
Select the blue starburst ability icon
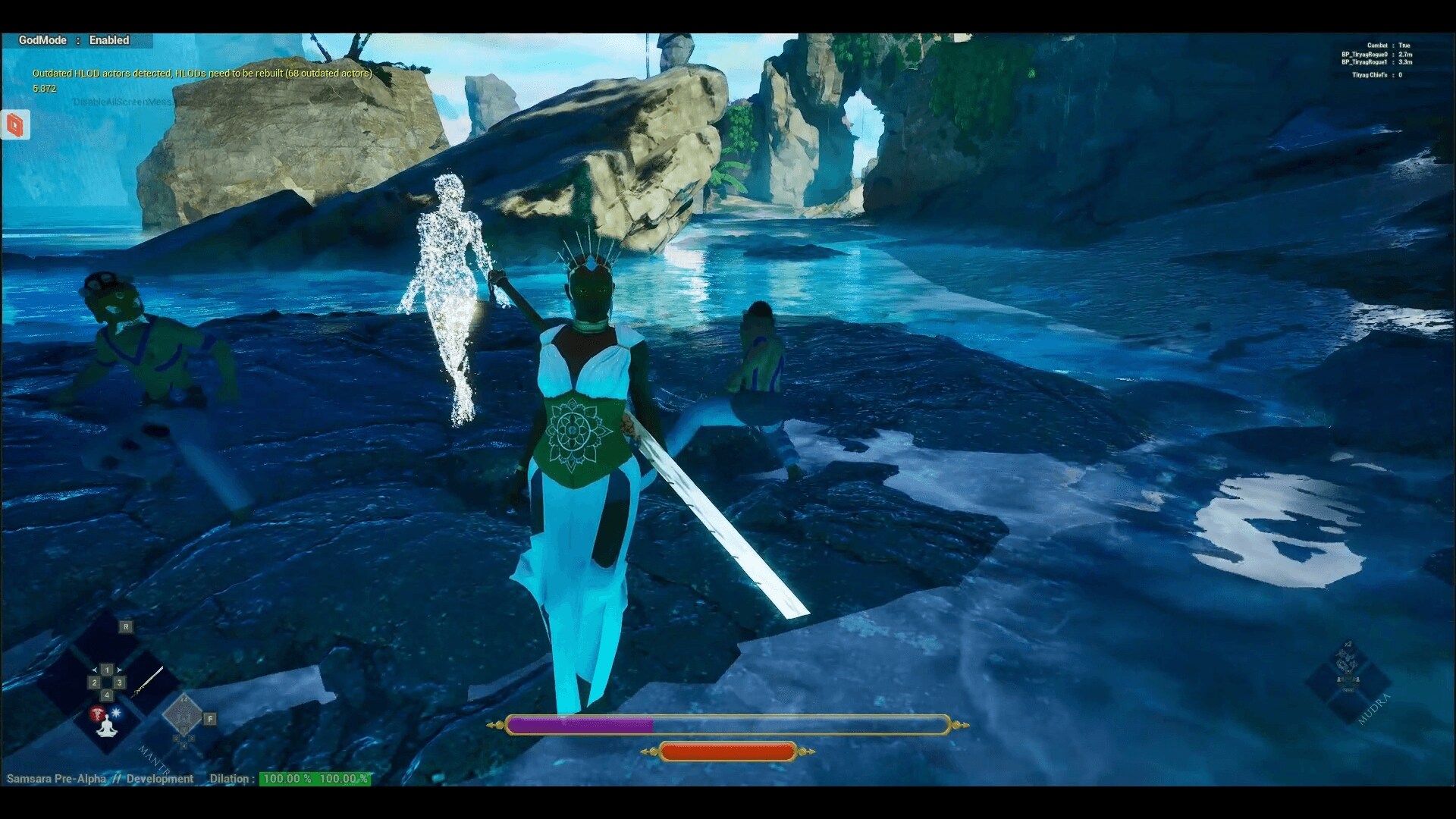[117, 714]
